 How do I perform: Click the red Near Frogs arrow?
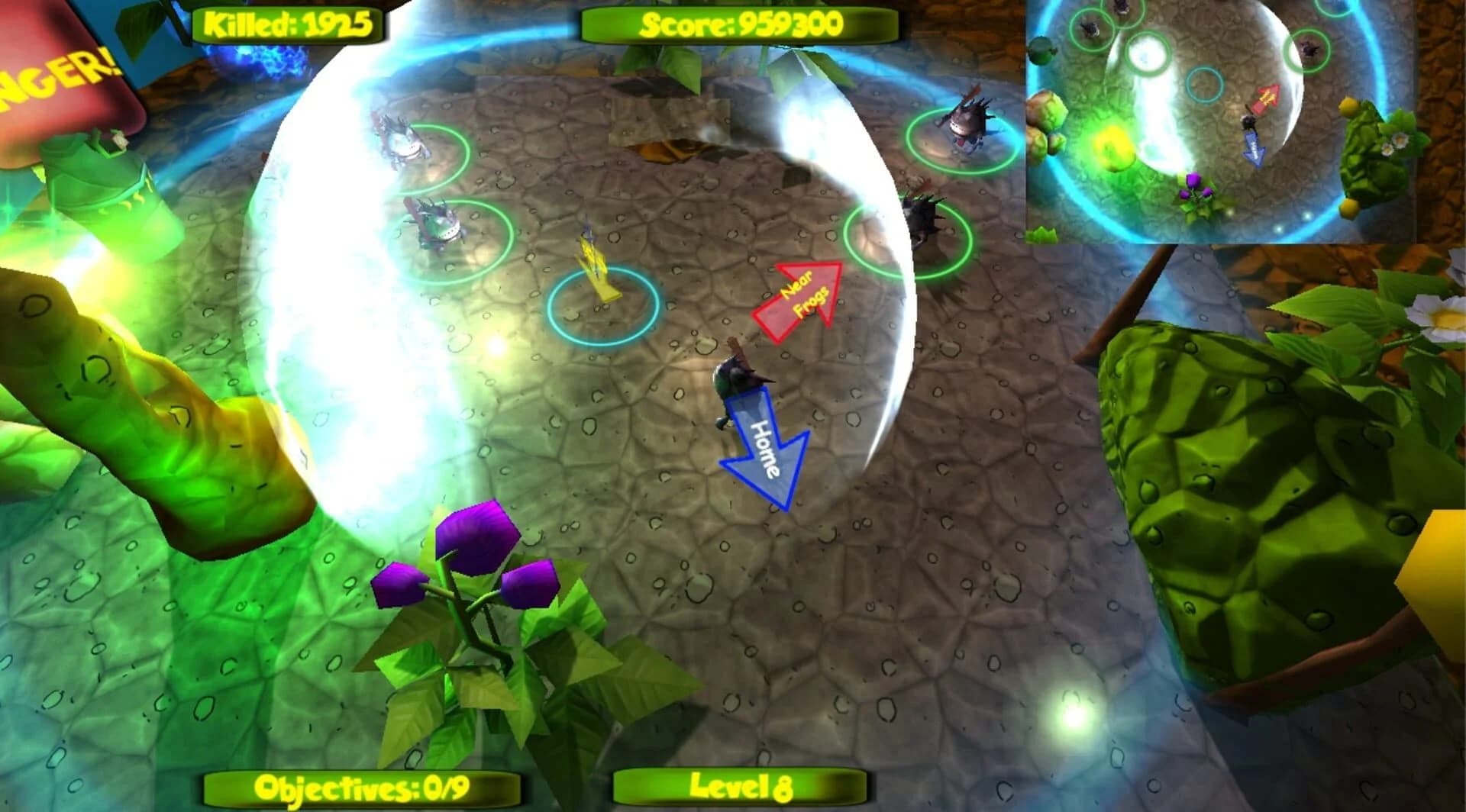(798, 300)
